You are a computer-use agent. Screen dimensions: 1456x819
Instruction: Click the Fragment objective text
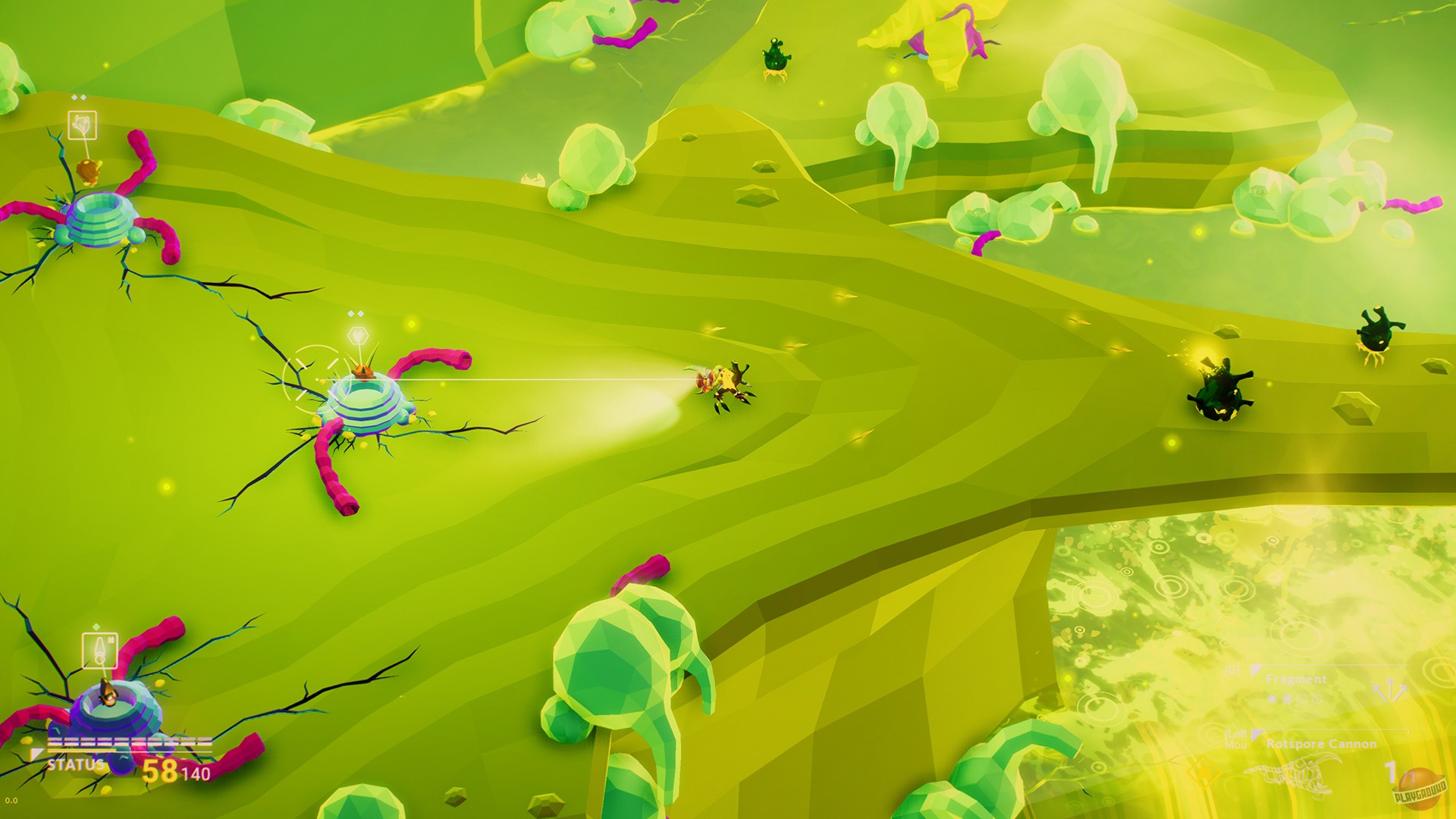tap(1297, 679)
